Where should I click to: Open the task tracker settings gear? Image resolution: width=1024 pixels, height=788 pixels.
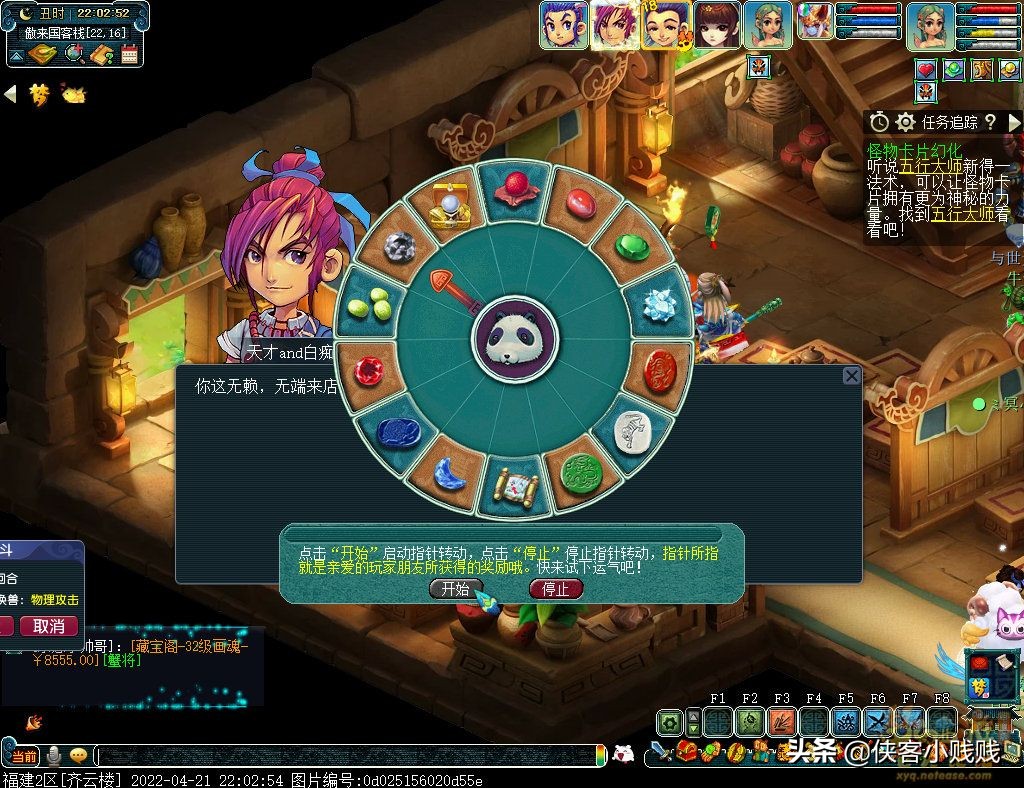coord(906,122)
